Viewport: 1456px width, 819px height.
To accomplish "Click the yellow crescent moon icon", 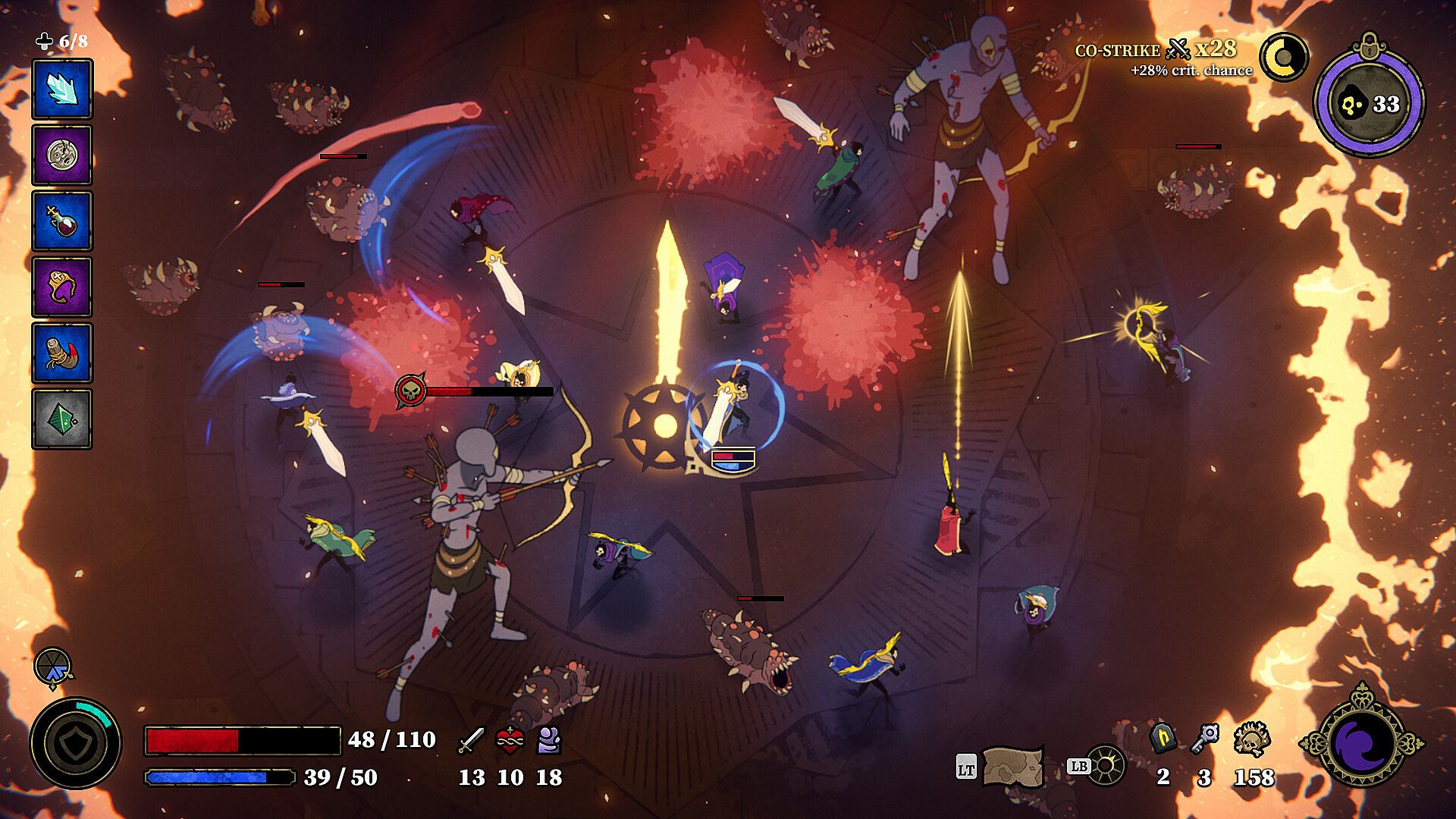I will coord(1285,58).
